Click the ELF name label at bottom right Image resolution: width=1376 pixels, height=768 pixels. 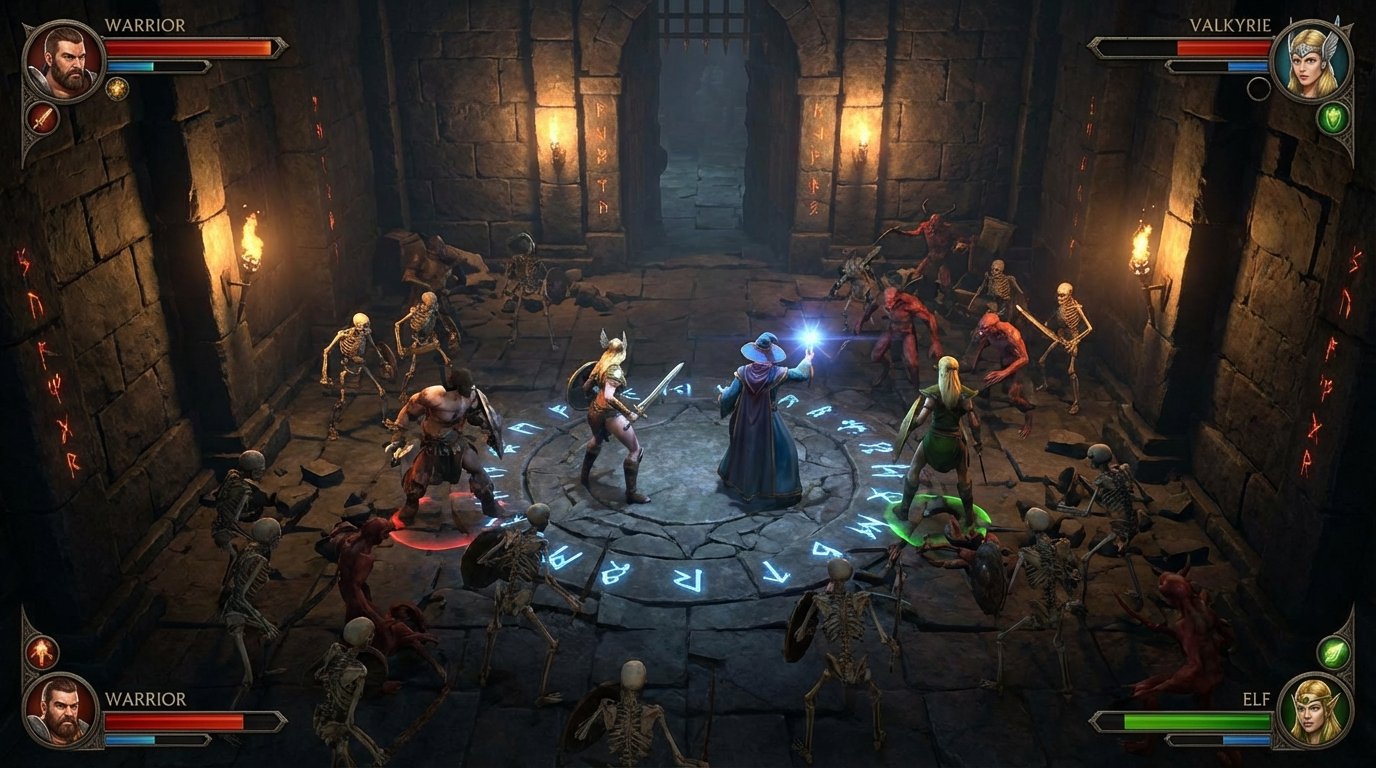pos(1256,698)
